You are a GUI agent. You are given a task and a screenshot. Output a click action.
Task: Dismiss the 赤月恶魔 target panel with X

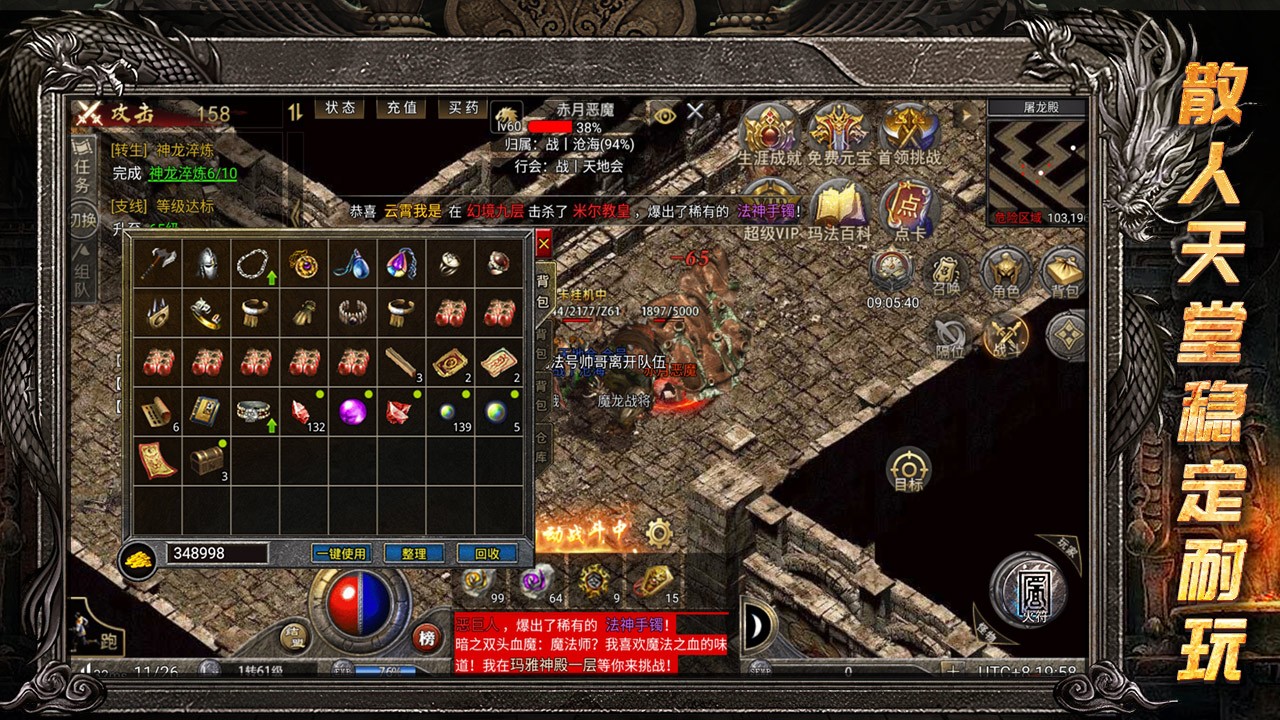695,112
